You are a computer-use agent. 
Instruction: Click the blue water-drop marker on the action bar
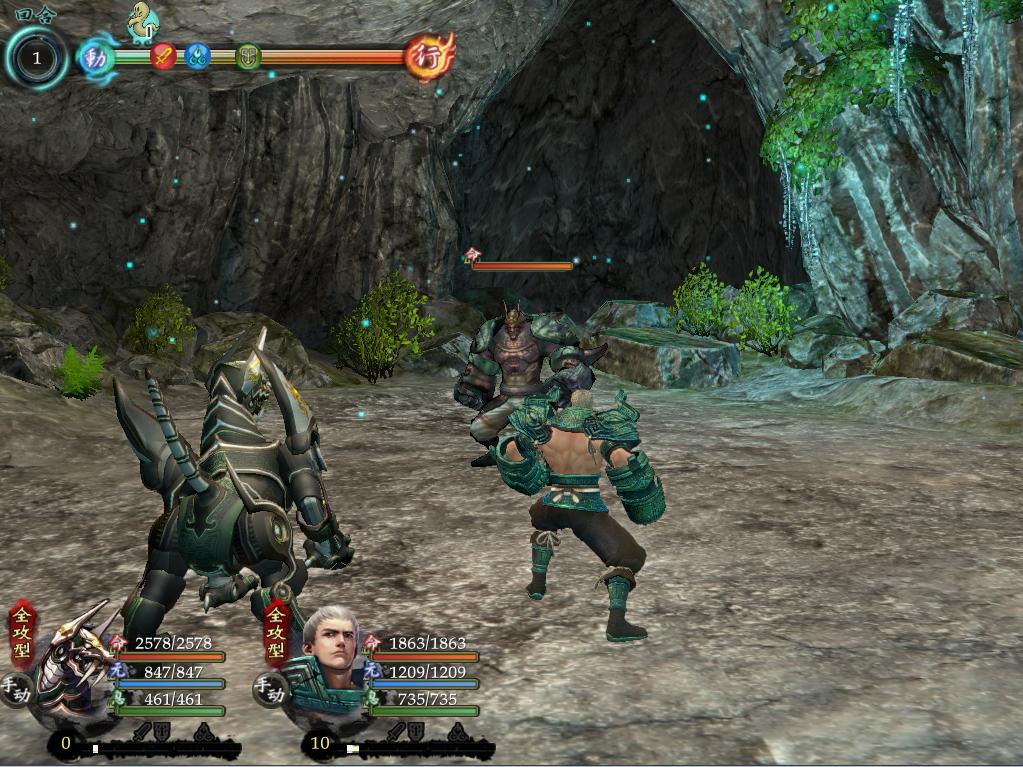(x=197, y=56)
